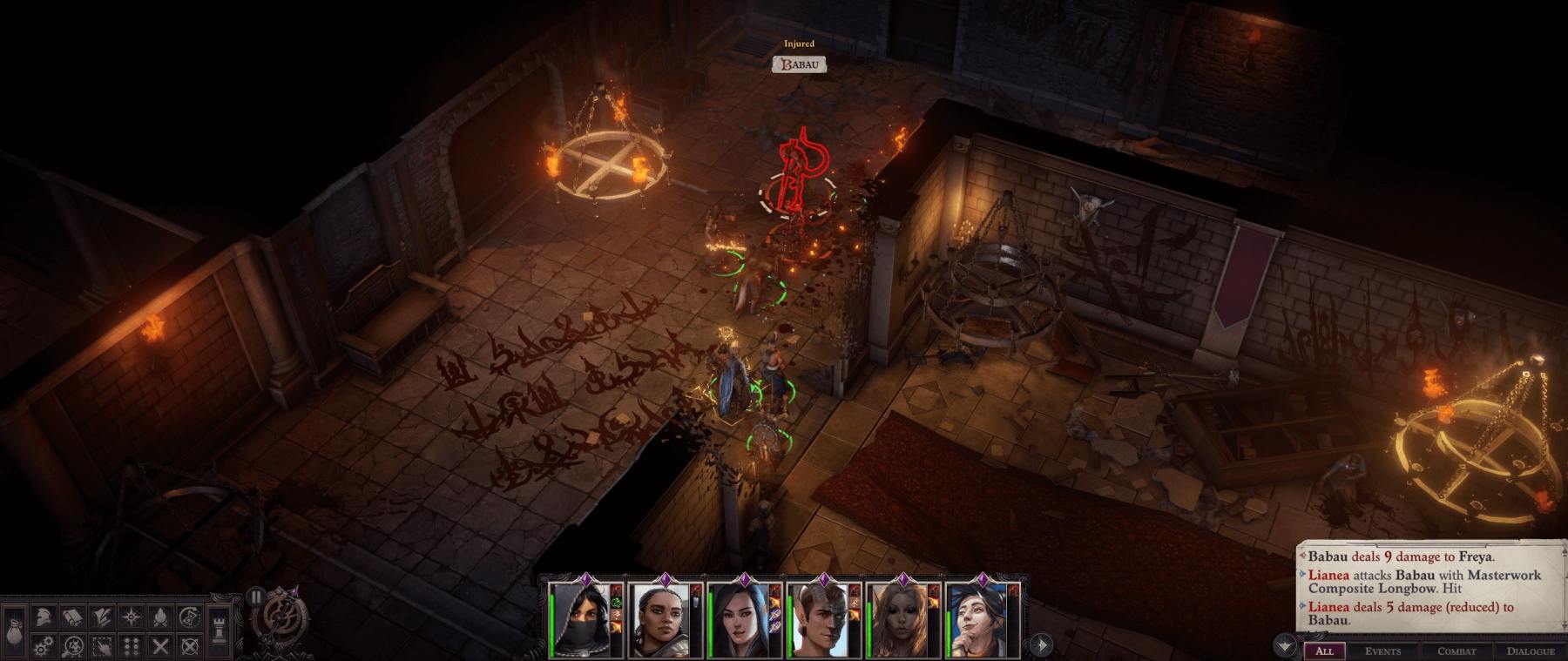Open the journal scroll icon
The height and width of the screenshot is (661, 1568).
coord(72,617)
